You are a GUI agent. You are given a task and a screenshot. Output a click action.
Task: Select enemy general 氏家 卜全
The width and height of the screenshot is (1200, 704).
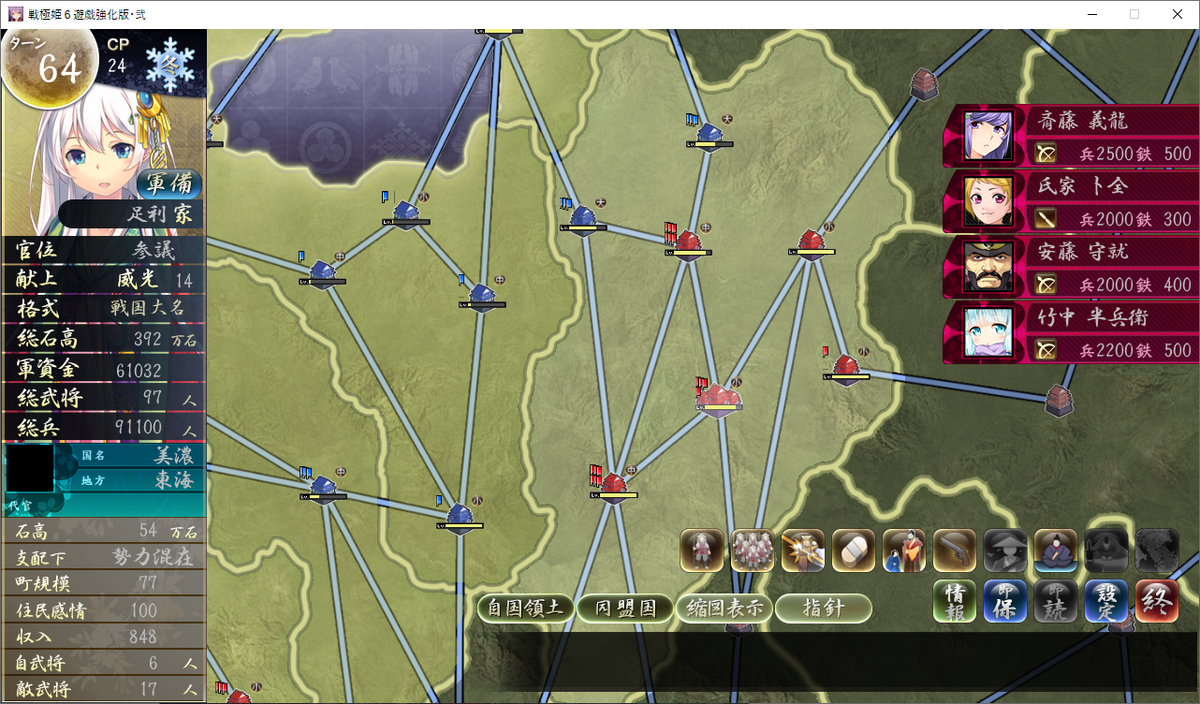1072,202
